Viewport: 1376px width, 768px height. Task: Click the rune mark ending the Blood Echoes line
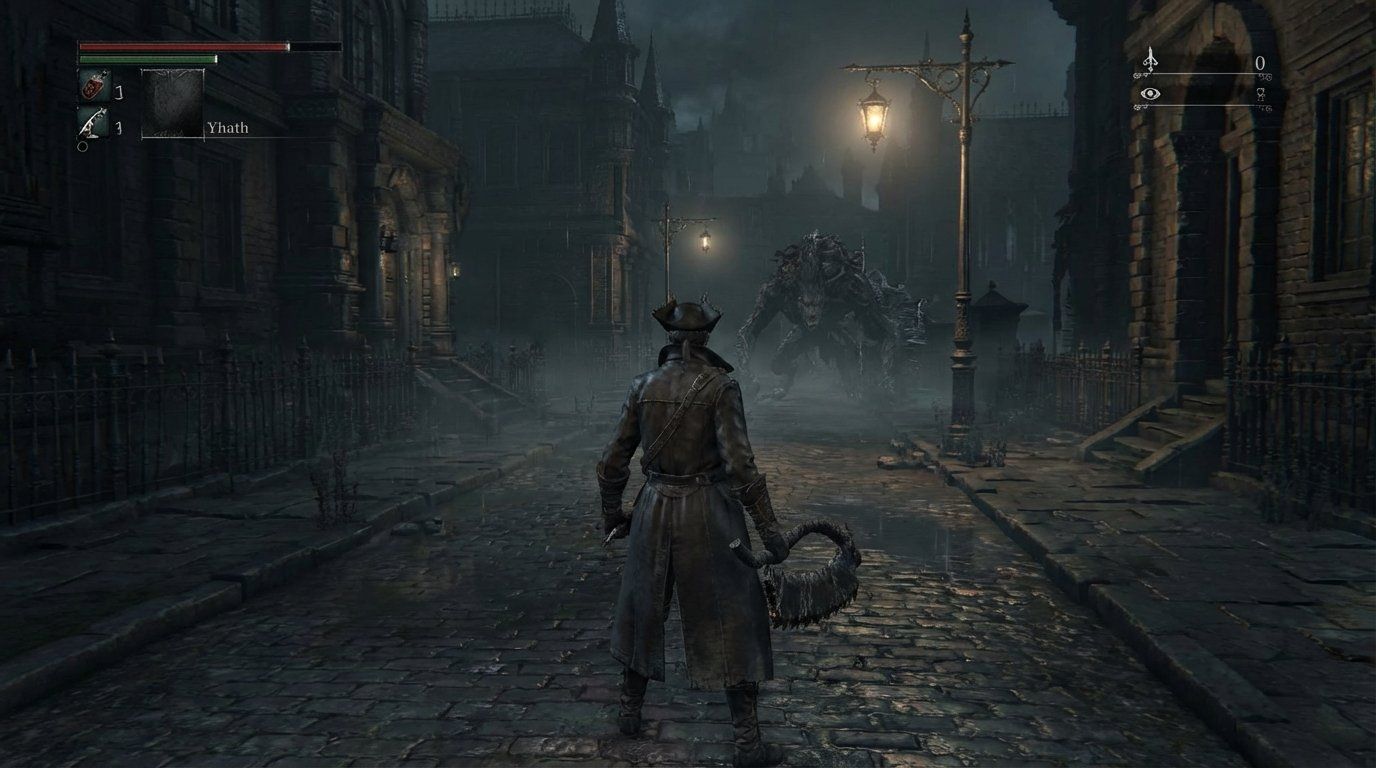(x=1264, y=75)
